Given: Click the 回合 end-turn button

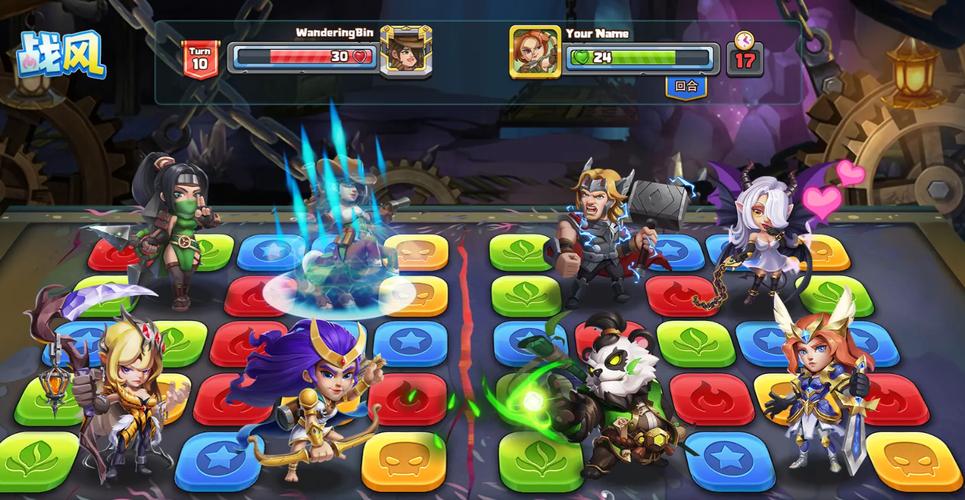Looking at the screenshot, I should 686,86.
